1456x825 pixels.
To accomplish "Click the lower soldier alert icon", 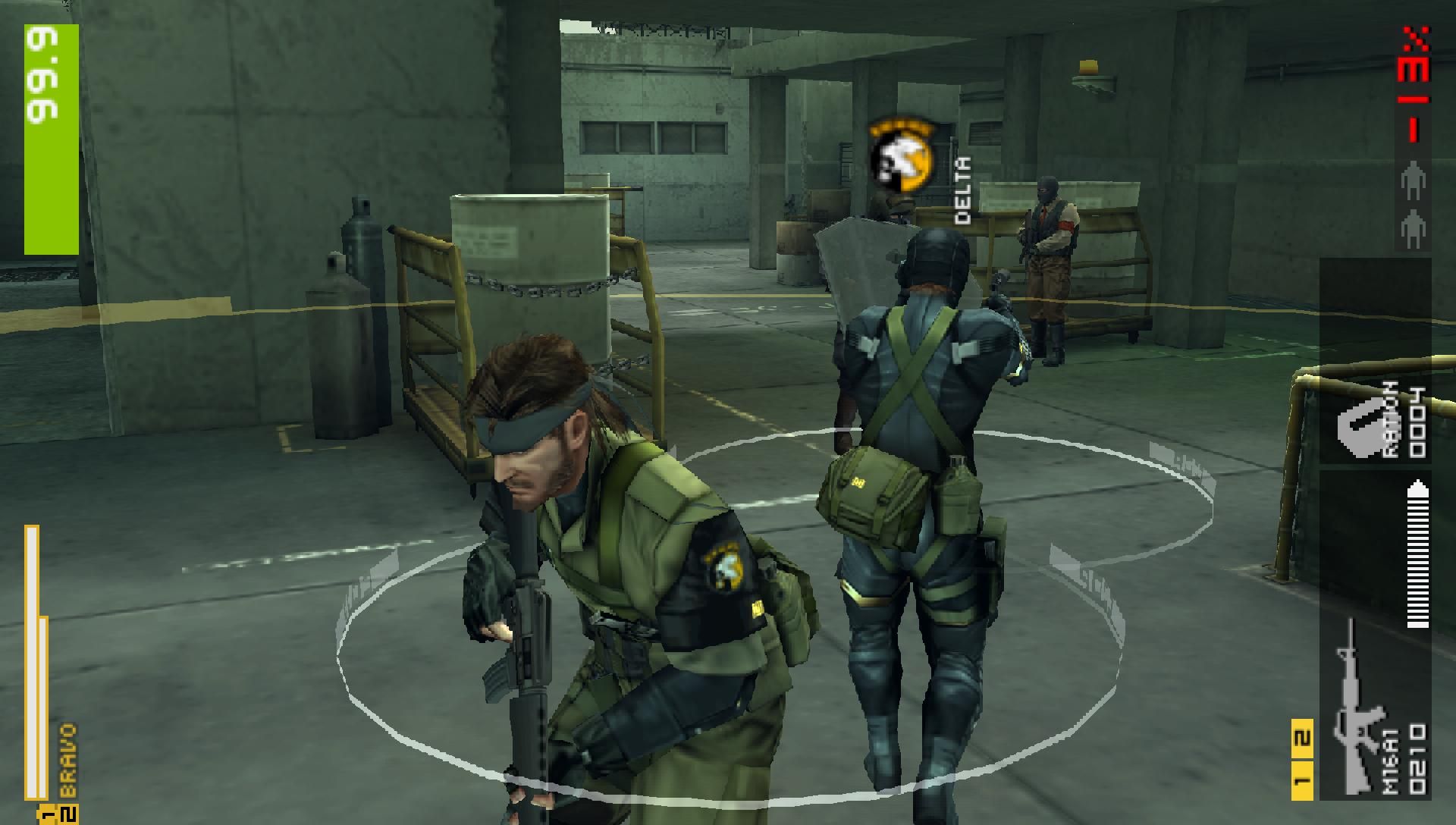I will click(x=1414, y=227).
